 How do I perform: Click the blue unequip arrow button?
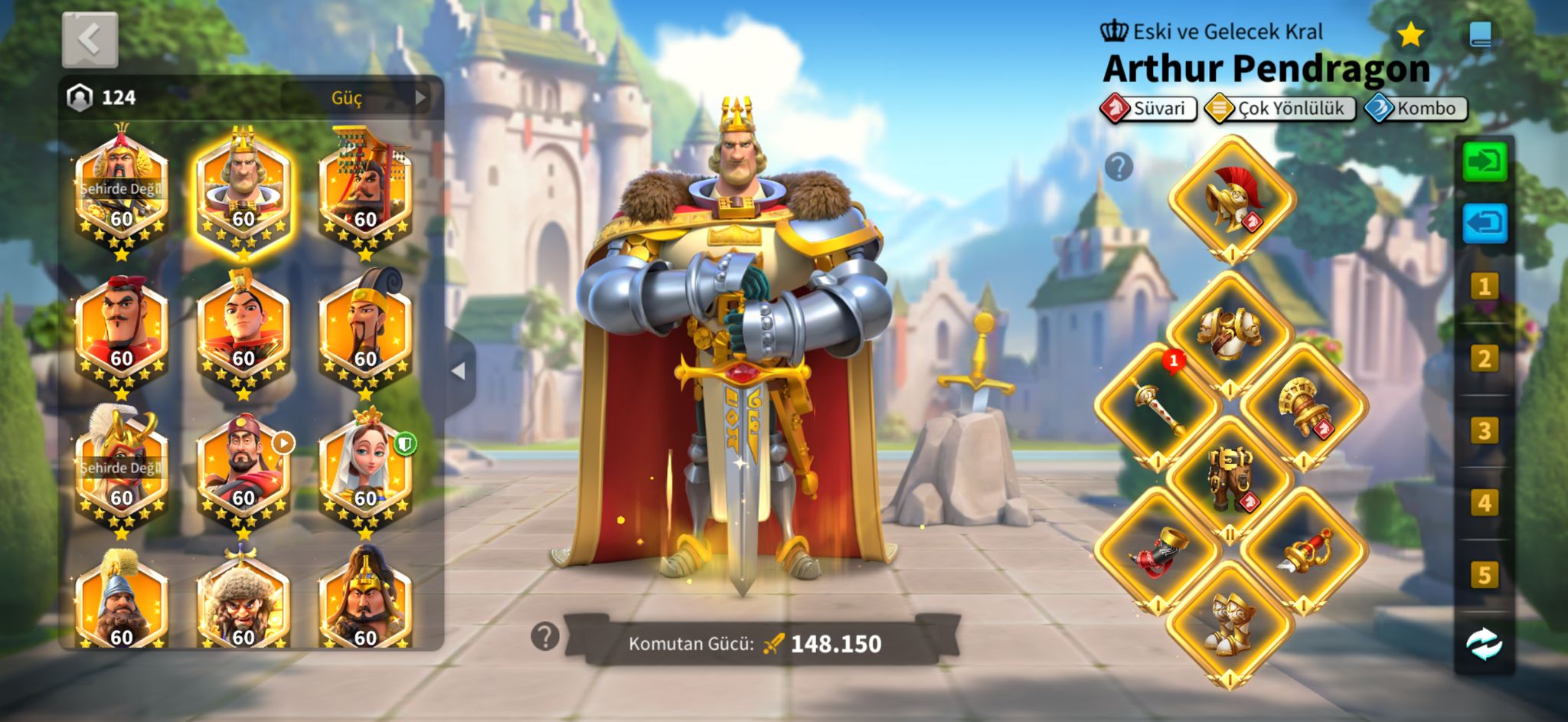[x=1485, y=224]
